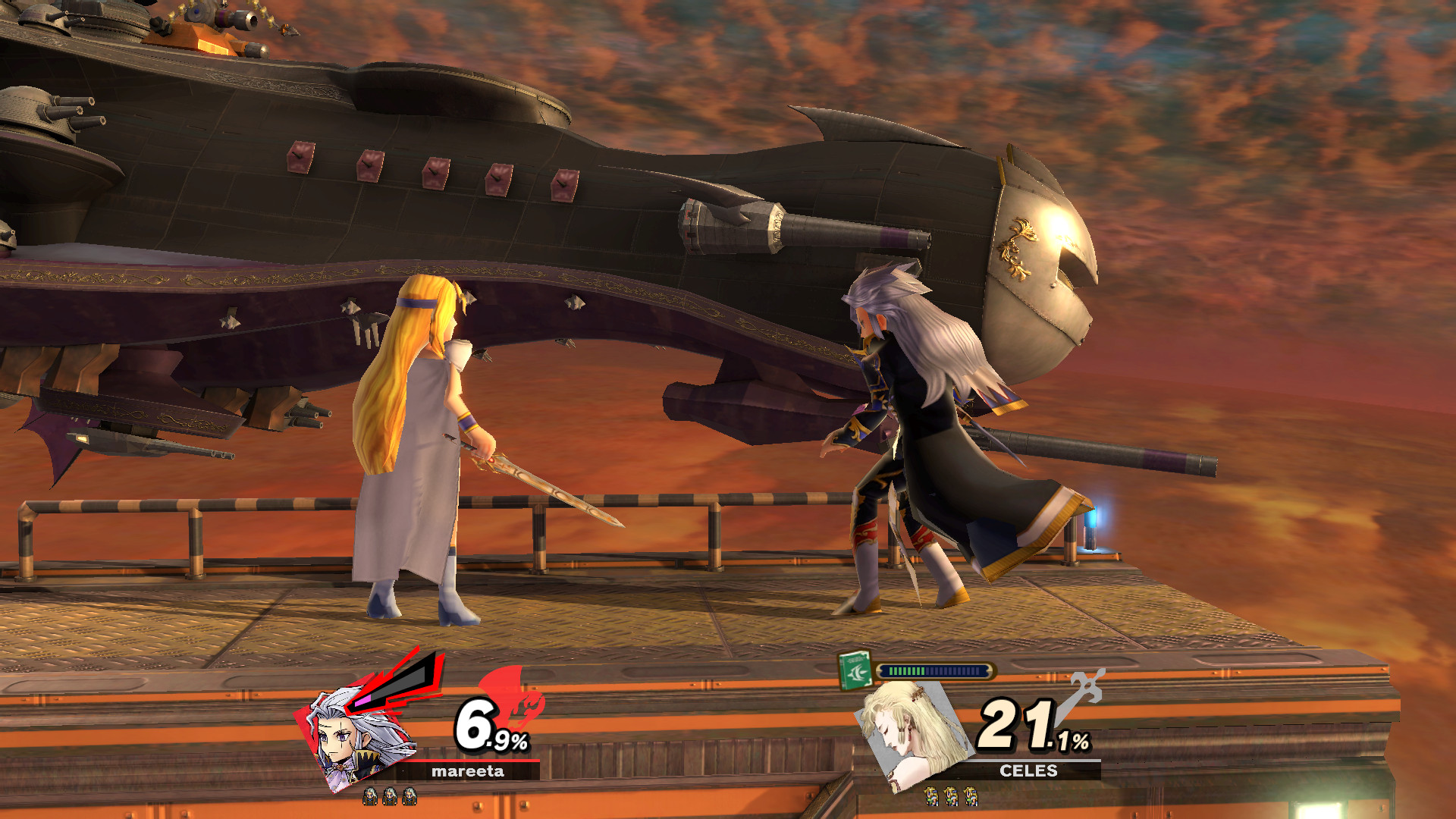
Task: Select the mareeta name label
Action: point(469,773)
